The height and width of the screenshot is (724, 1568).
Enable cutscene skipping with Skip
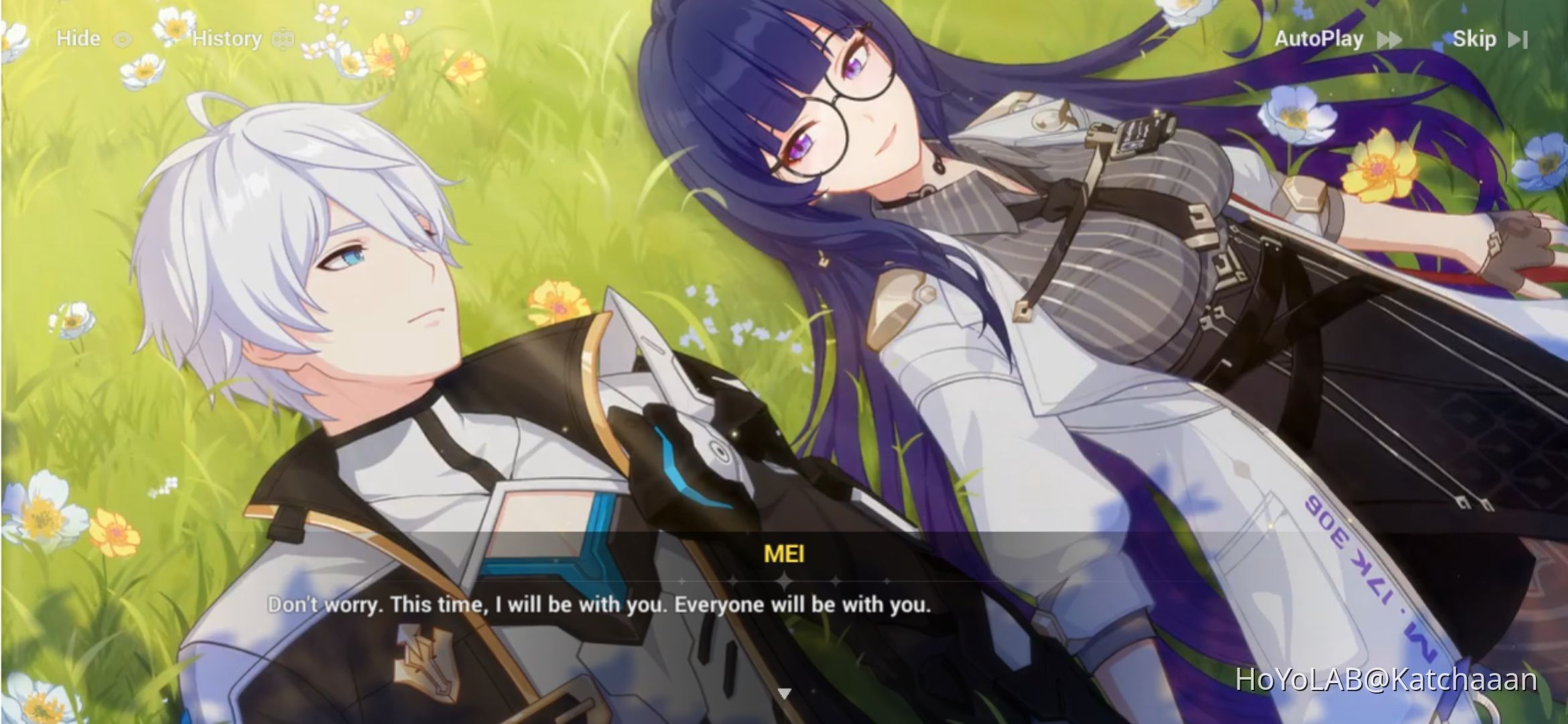[1476, 39]
